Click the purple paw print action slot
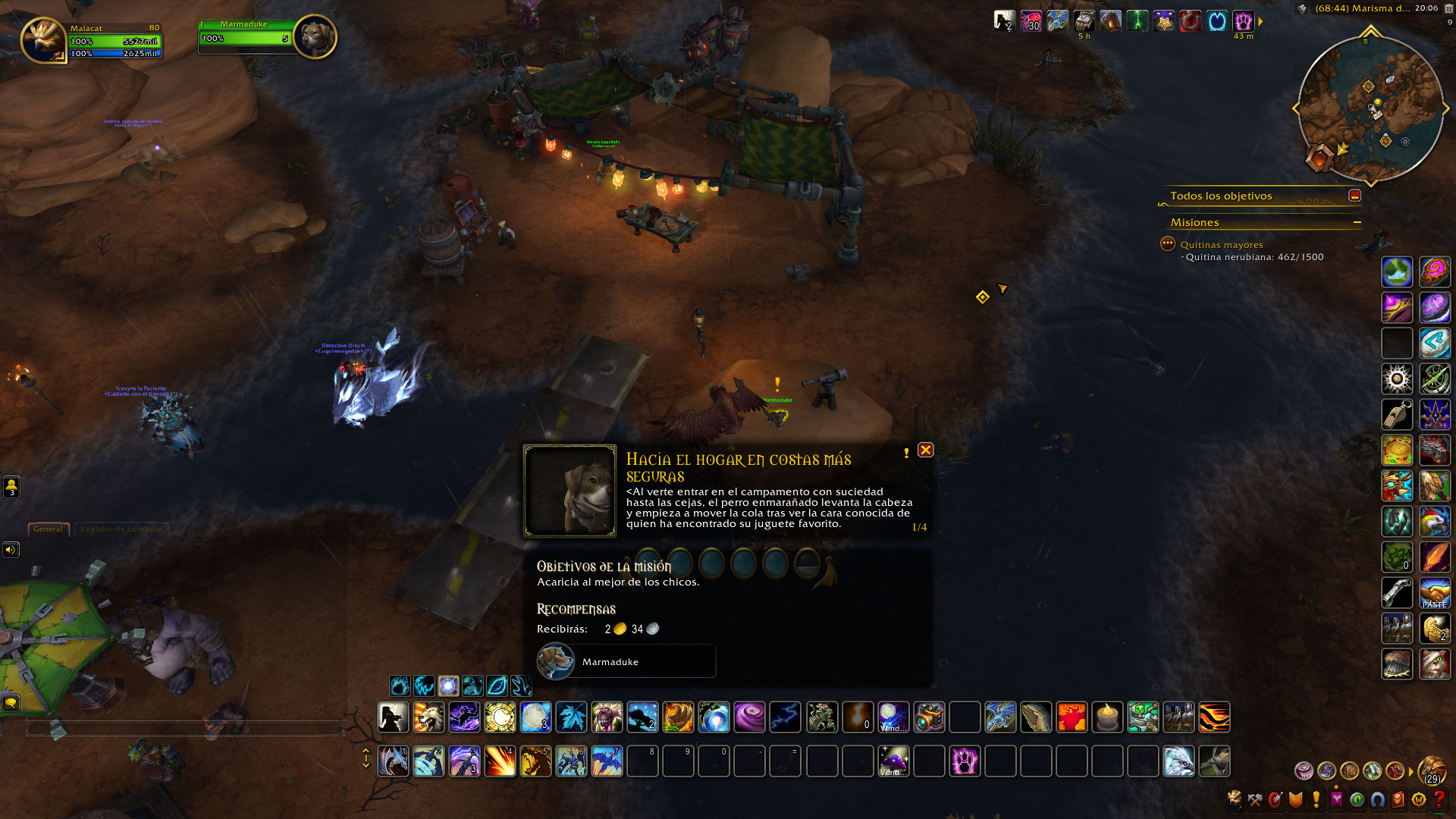This screenshot has height=819, width=1456. (x=965, y=761)
